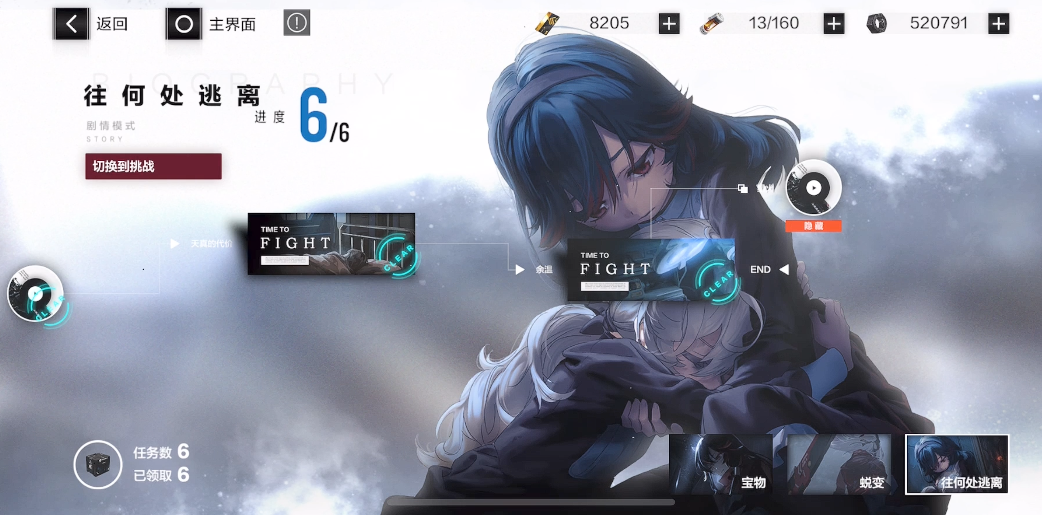Choose the 宝物 chapter thumbnail
This screenshot has width=1042, height=515.
[720, 464]
